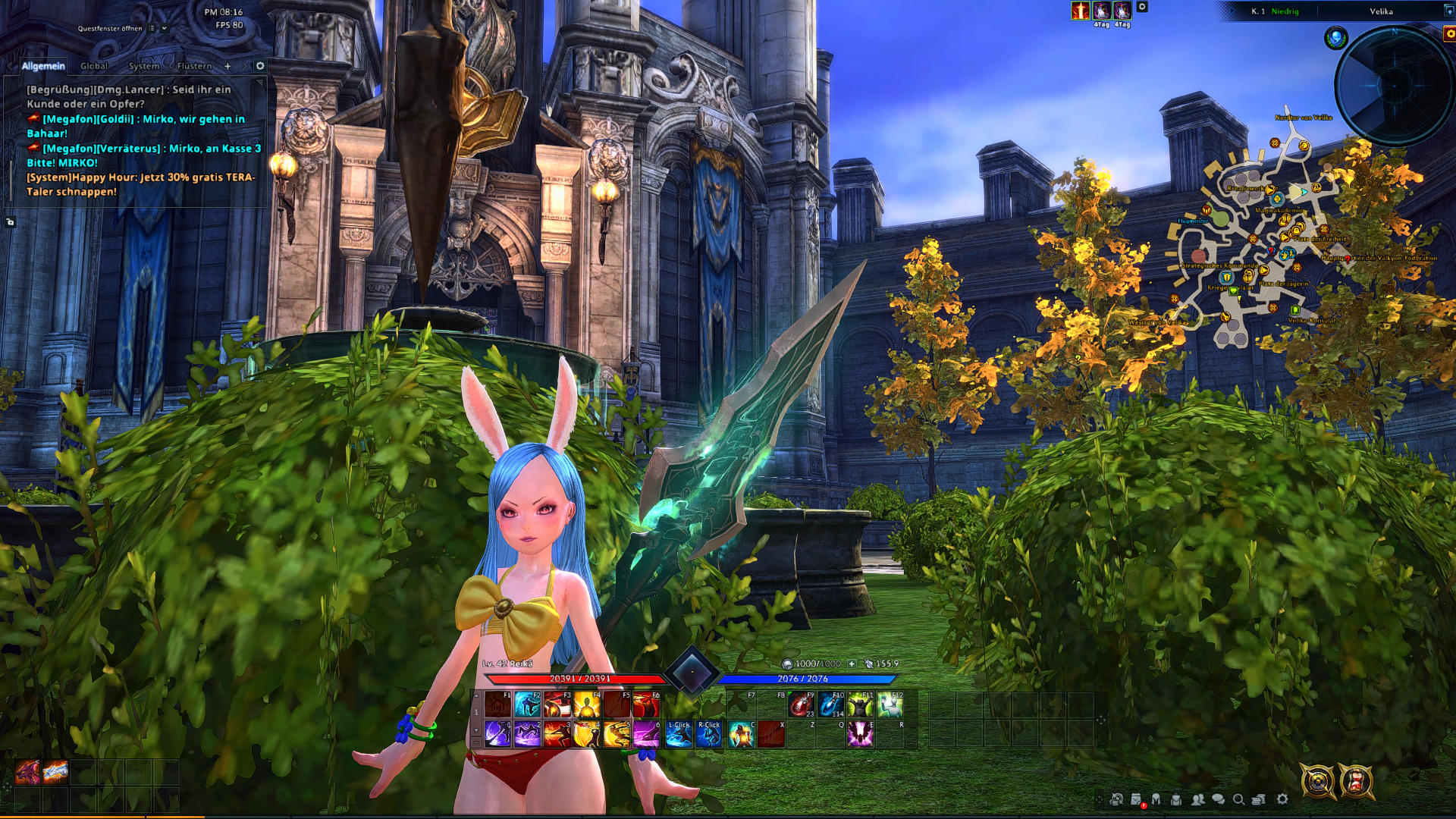Activate the purple winged skill on E
Image resolution: width=1456 pixels, height=819 pixels.
click(x=860, y=734)
